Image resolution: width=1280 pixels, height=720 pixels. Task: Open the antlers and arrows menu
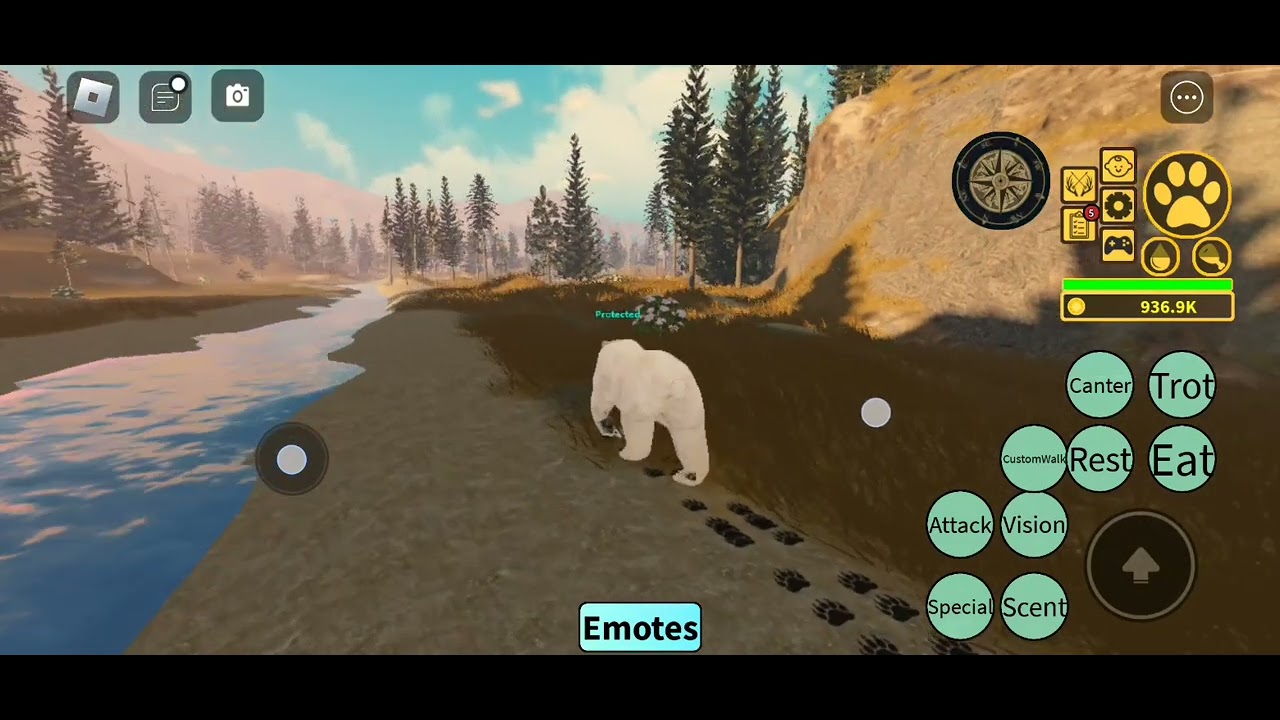coord(1078,185)
